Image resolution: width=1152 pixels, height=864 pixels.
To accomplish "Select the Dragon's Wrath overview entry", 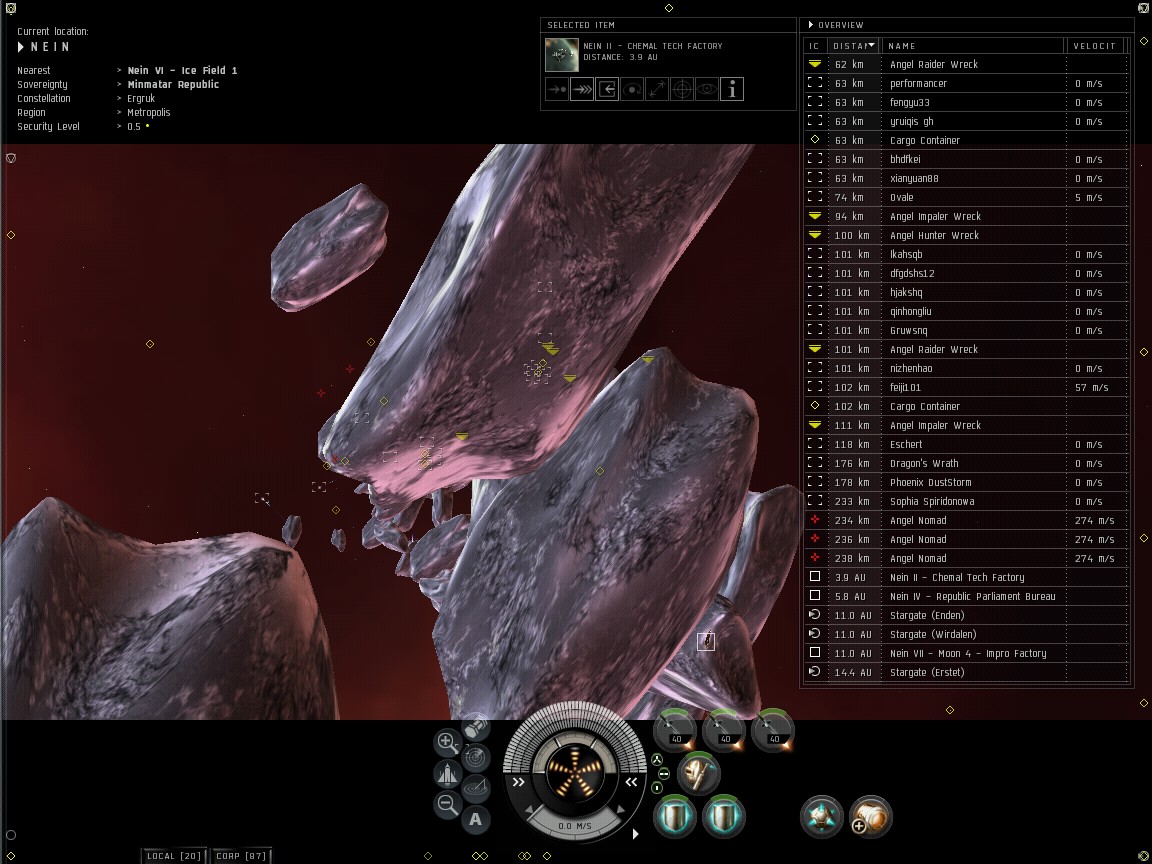I will (x=923, y=463).
